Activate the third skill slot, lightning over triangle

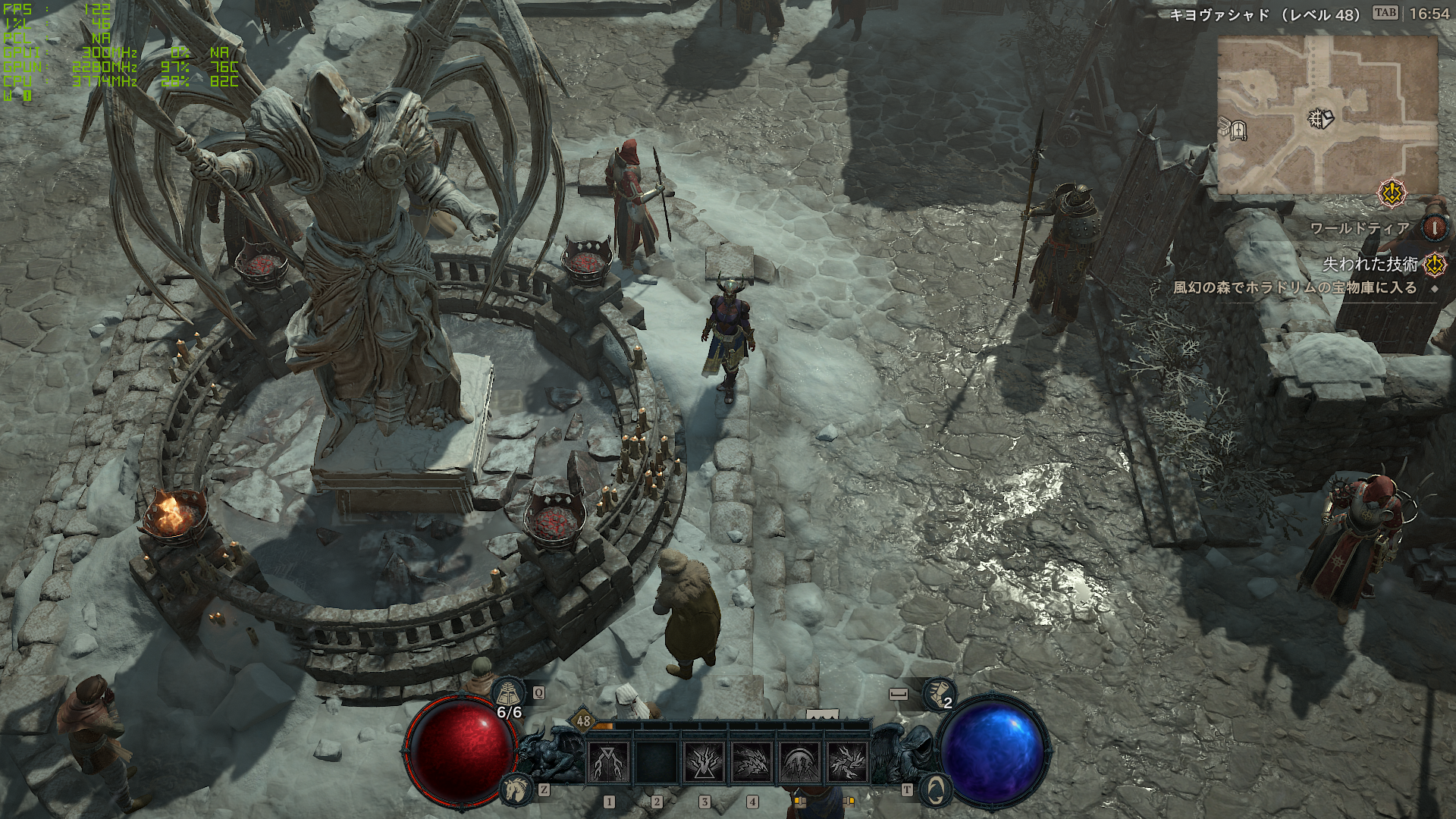704,761
